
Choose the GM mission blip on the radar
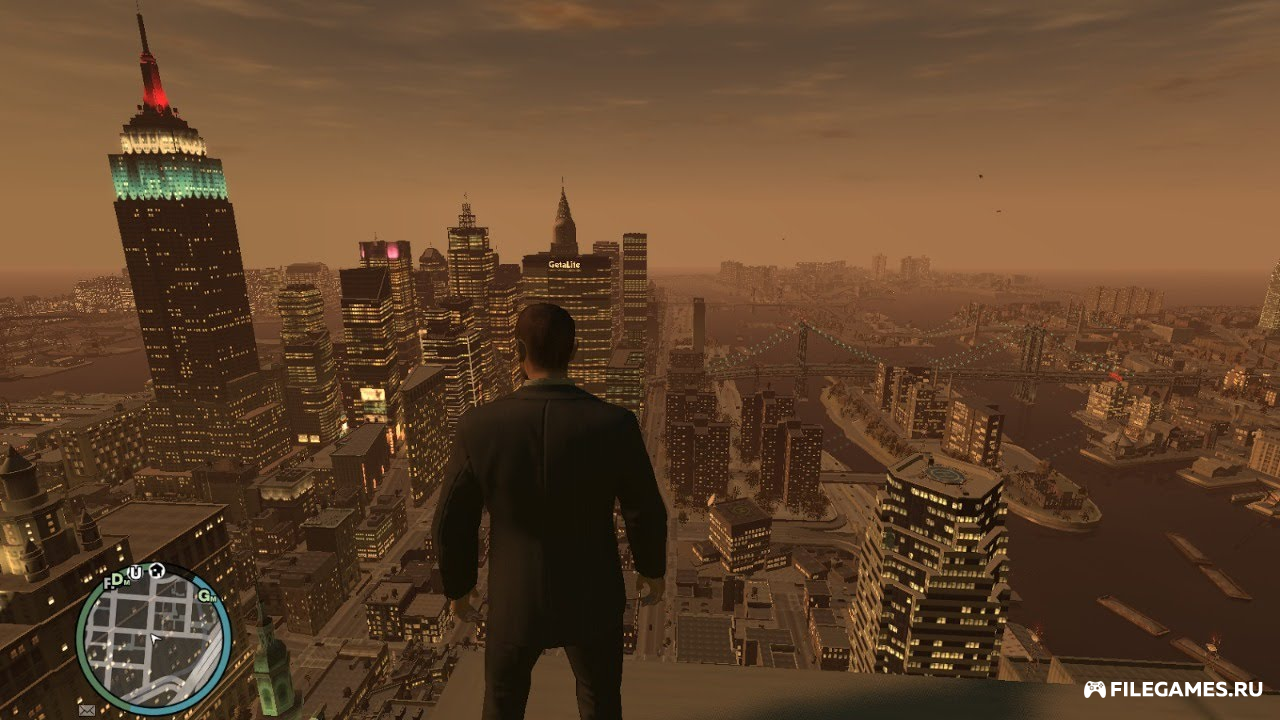pos(207,595)
